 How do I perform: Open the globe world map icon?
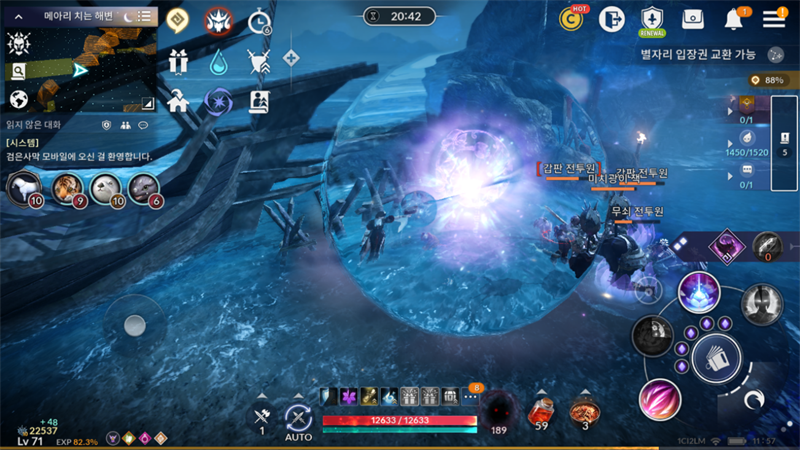18,99
